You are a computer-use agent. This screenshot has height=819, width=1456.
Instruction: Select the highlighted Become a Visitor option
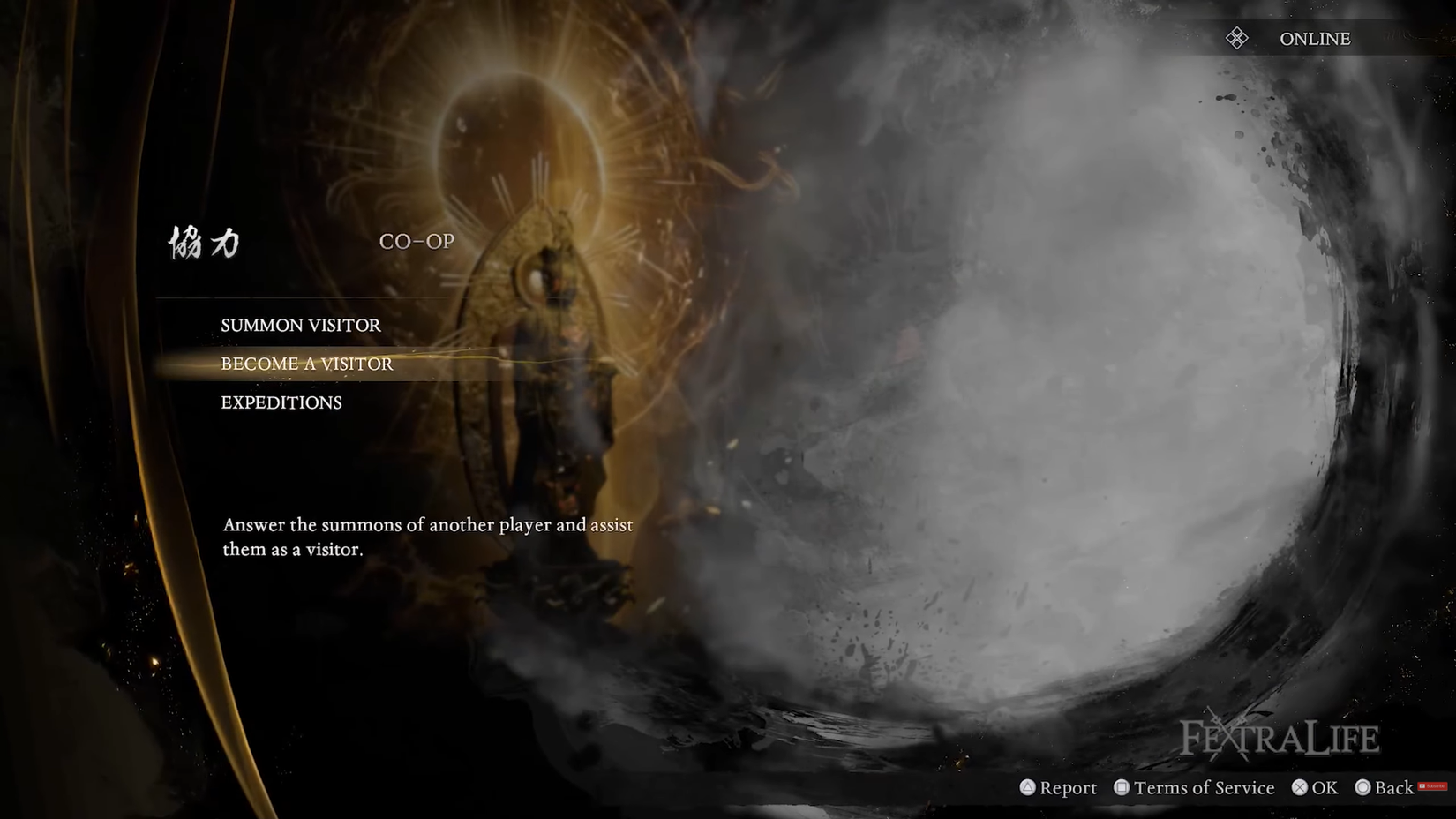click(x=307, y=364)
